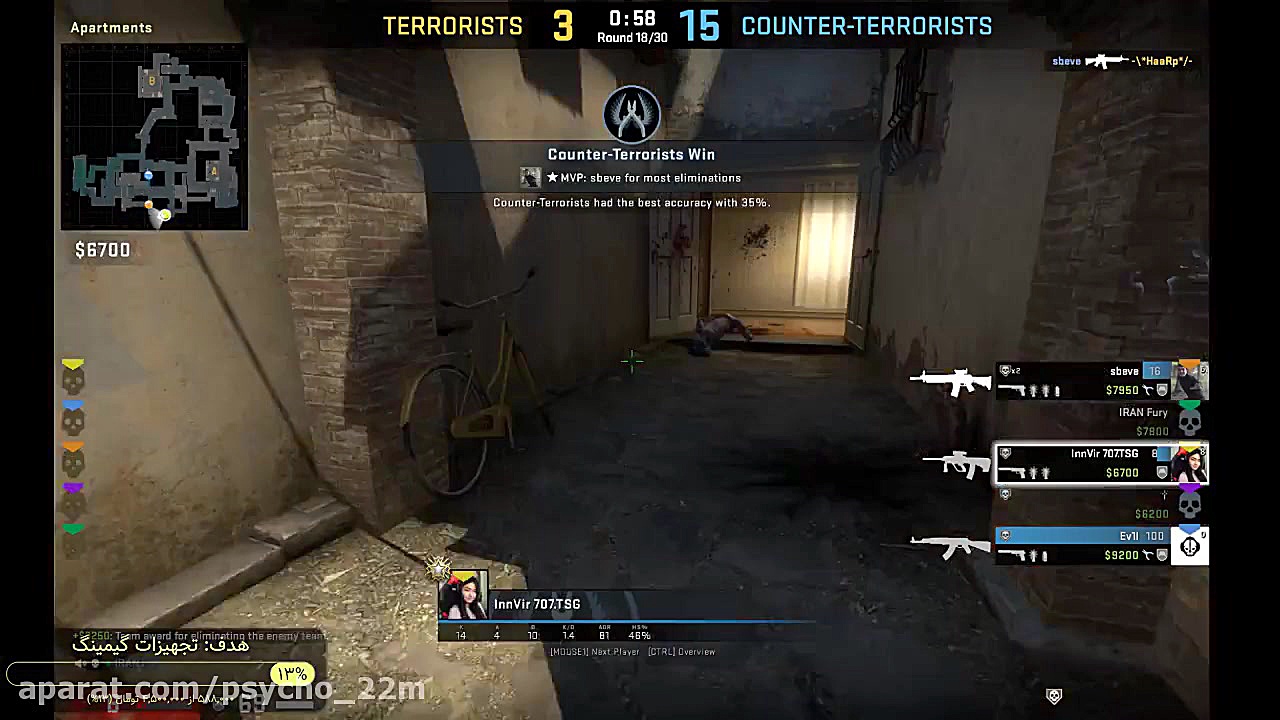Screen dimensions: 1280x720
Task: Select the yellow-marked dead player skull
Action: 73,380
